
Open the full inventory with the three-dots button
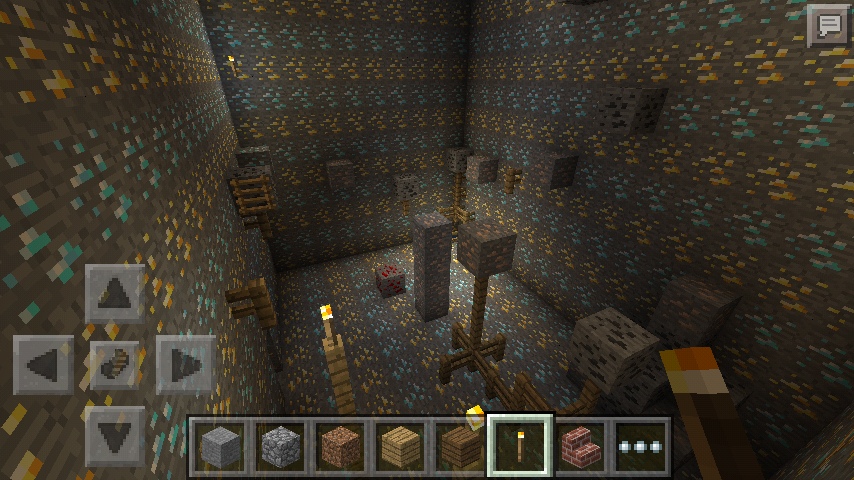(x=640, y=446)
